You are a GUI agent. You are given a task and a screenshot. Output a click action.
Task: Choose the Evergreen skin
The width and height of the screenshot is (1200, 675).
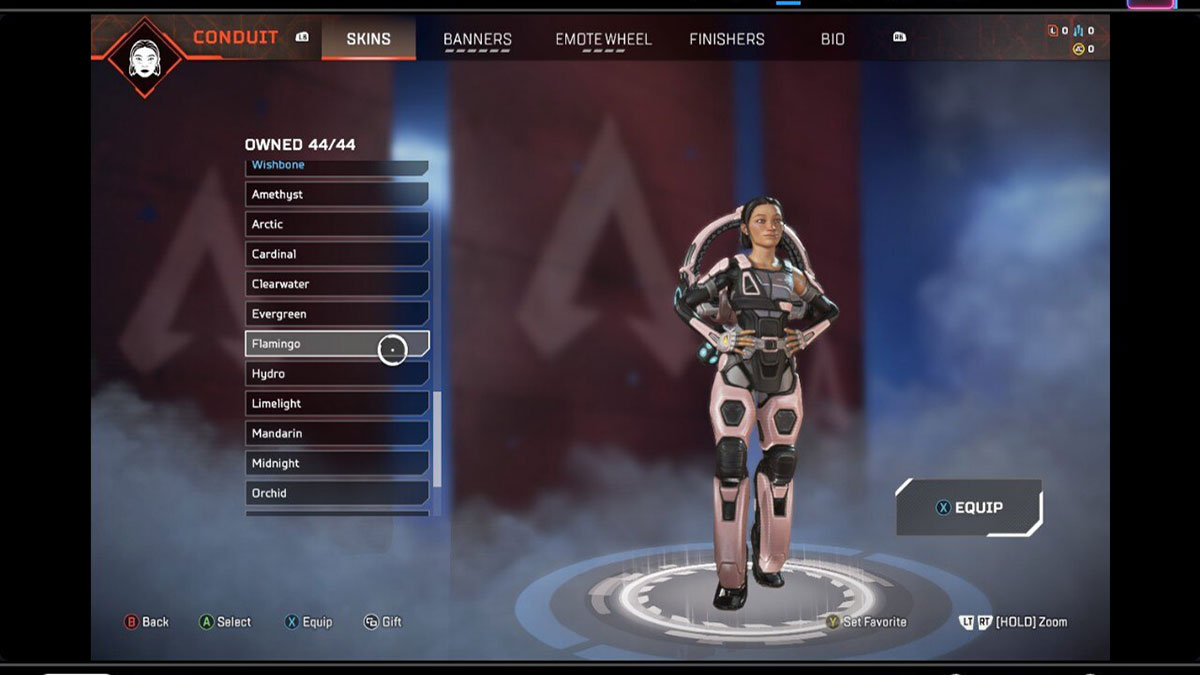pos(336,314)
